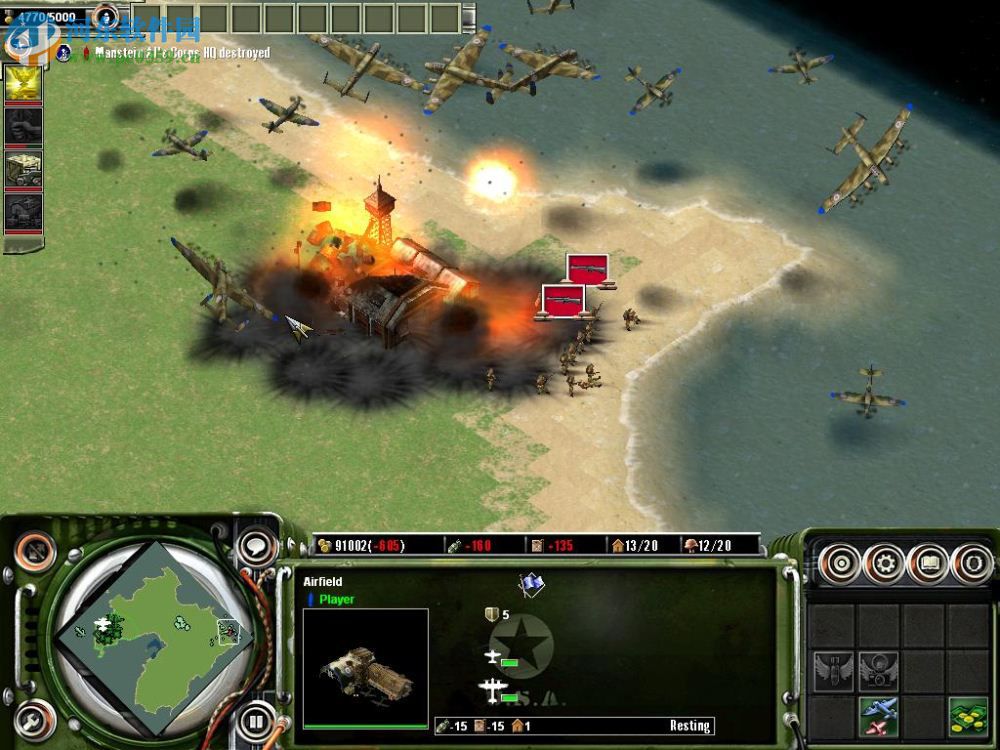
Task: Select the winged bomb command icon
Action: point(832,670)
